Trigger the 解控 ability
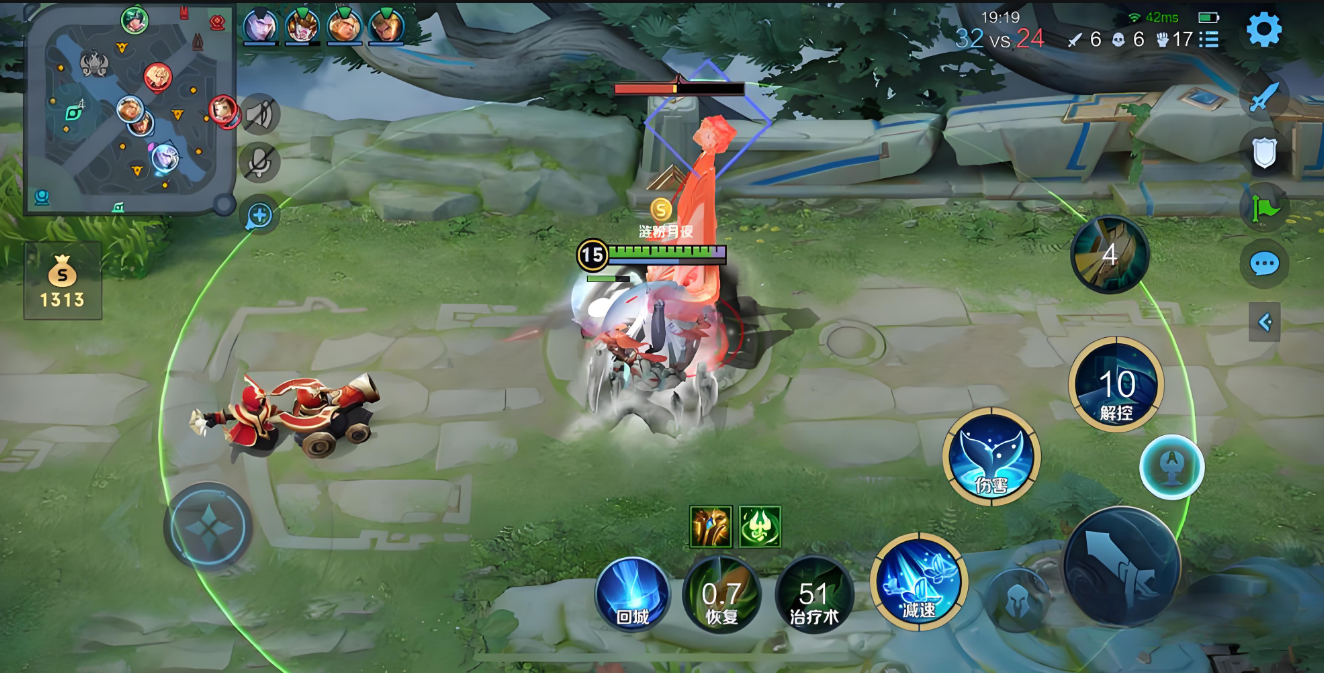1324x673 pixels. (x=1116, y=385)
